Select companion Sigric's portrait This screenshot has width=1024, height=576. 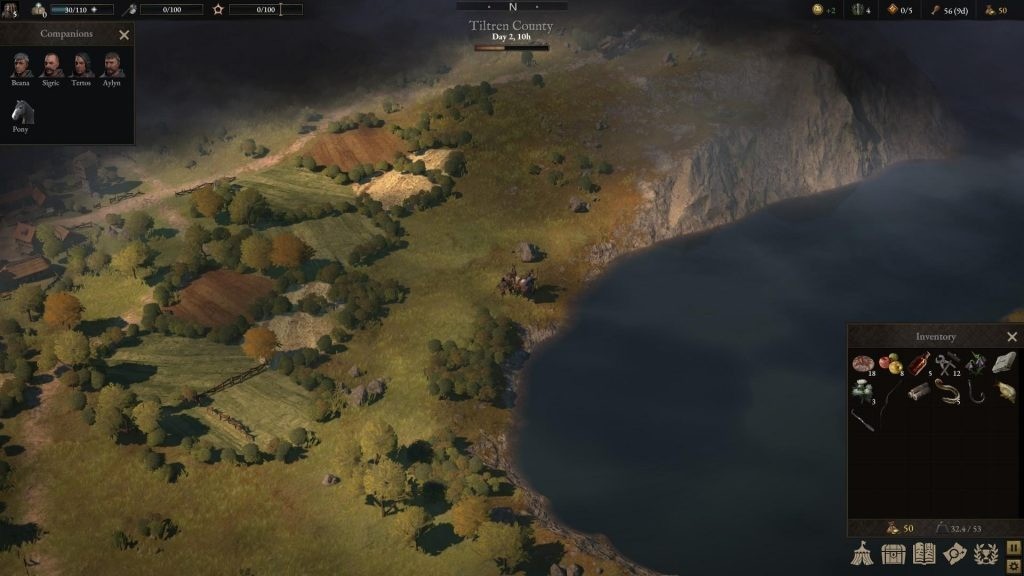[x=51, y=65]
